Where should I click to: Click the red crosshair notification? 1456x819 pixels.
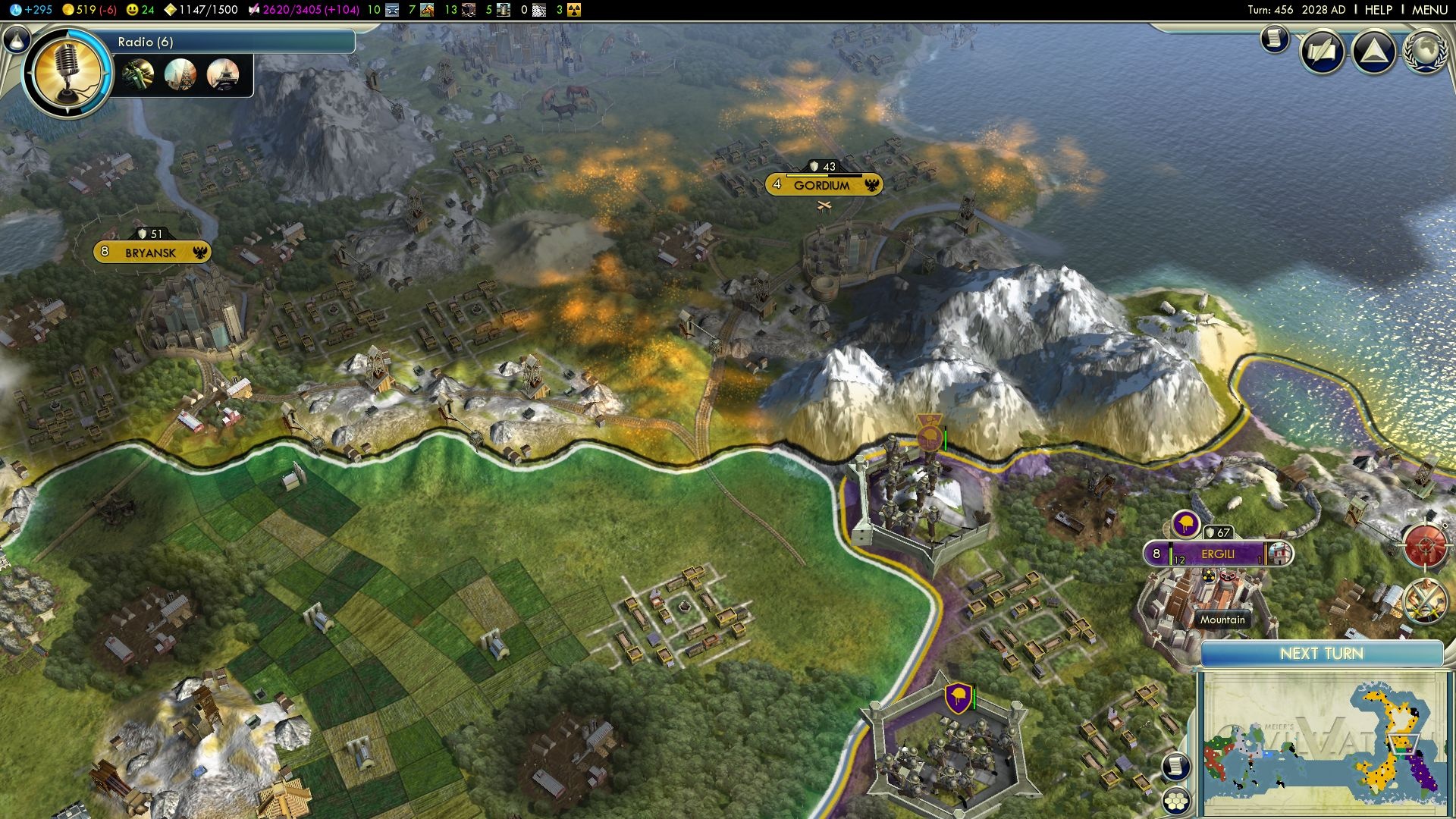[x=1425, y=545]
